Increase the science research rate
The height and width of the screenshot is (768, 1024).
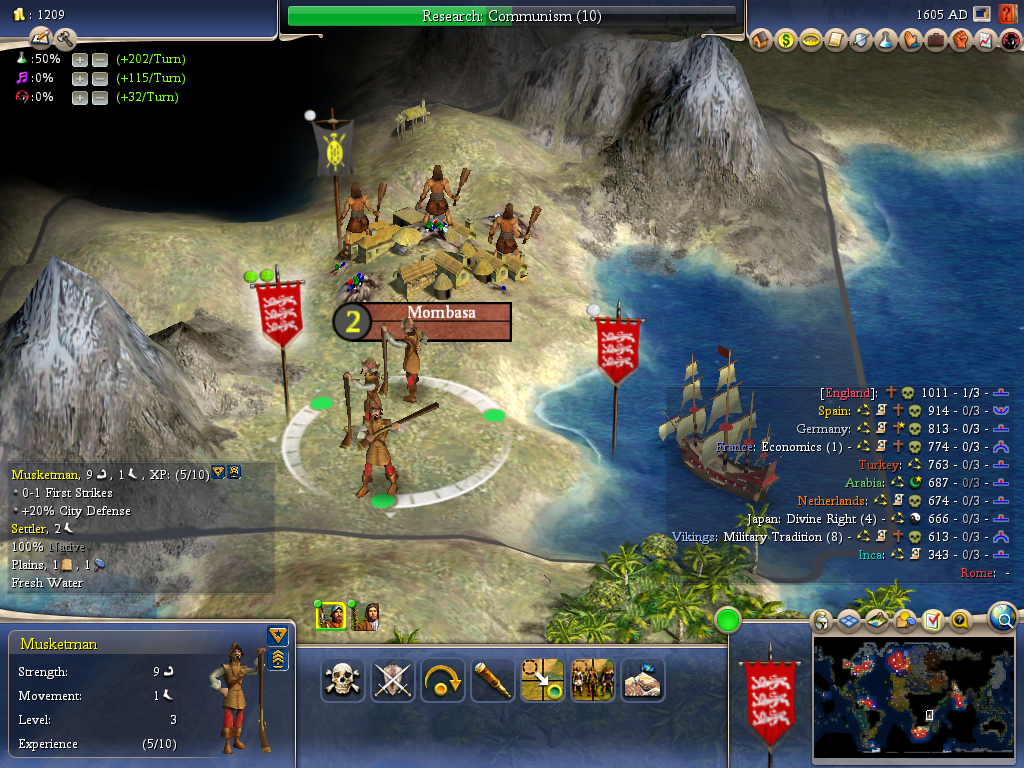[80, 60]
